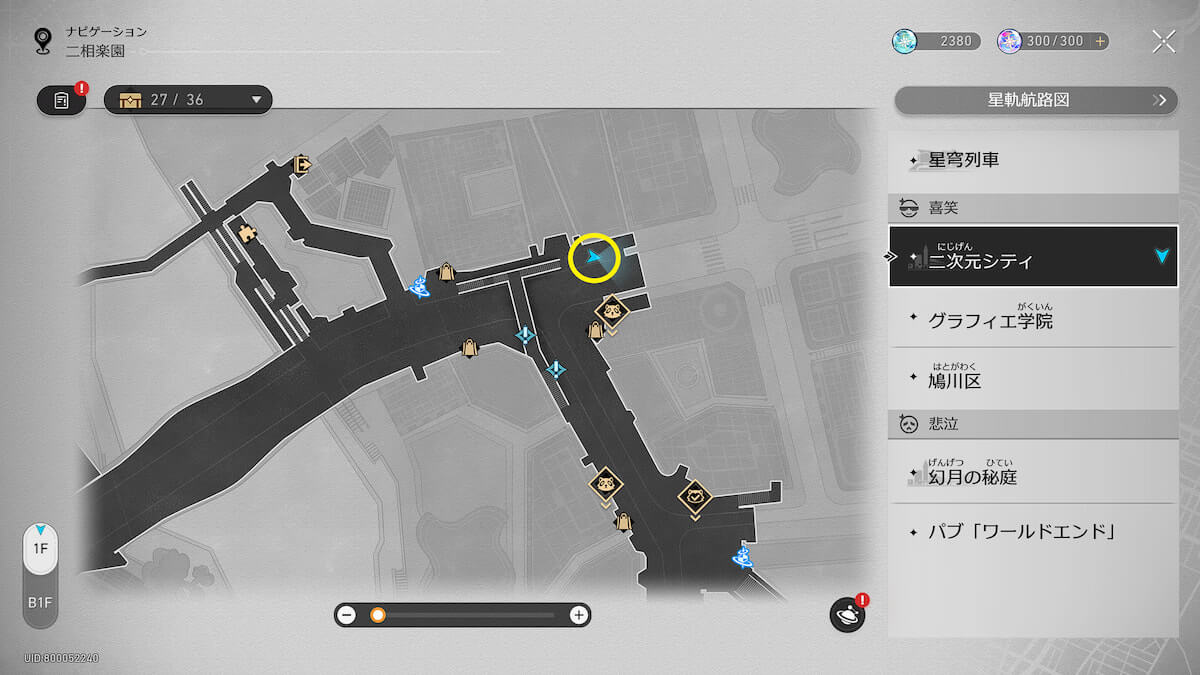The height and width of the screenshot is (675, 1200).
Task: Add trailblaze power with the plus button
Action: tap(1100, 41)
